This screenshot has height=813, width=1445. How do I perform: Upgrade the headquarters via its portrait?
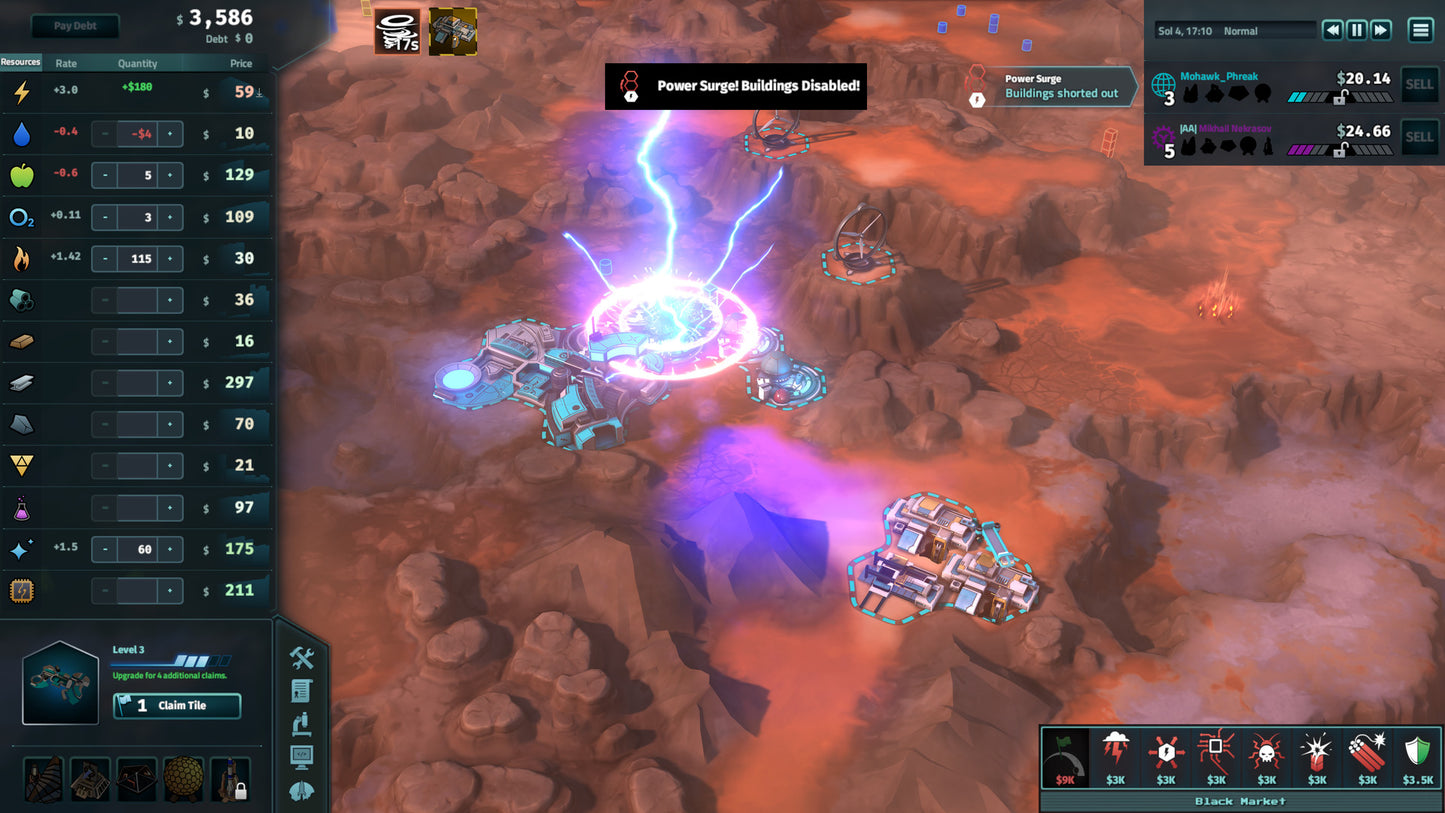pos(60,683)
